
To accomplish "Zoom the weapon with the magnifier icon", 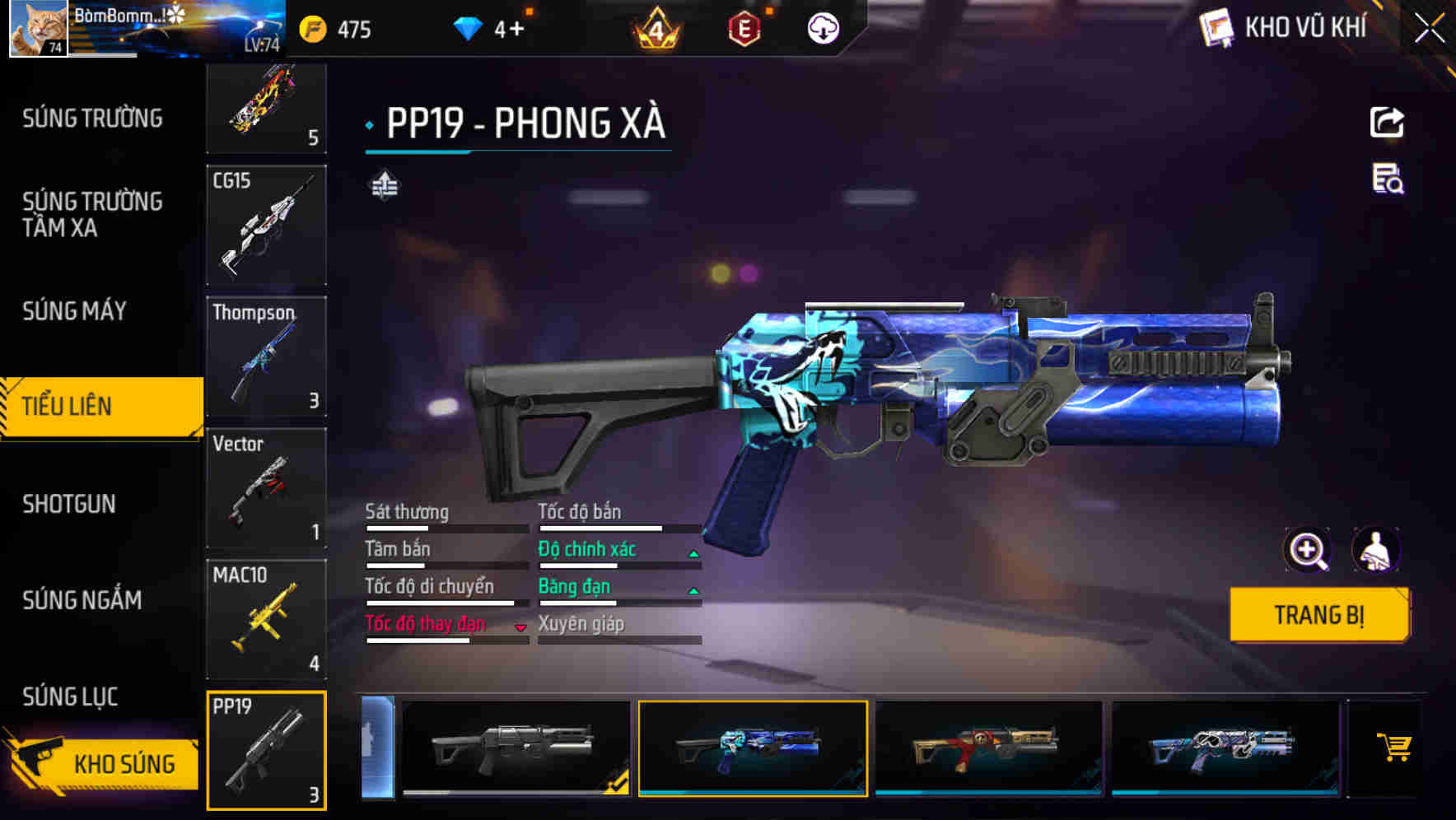I will tap(1306, 550).
